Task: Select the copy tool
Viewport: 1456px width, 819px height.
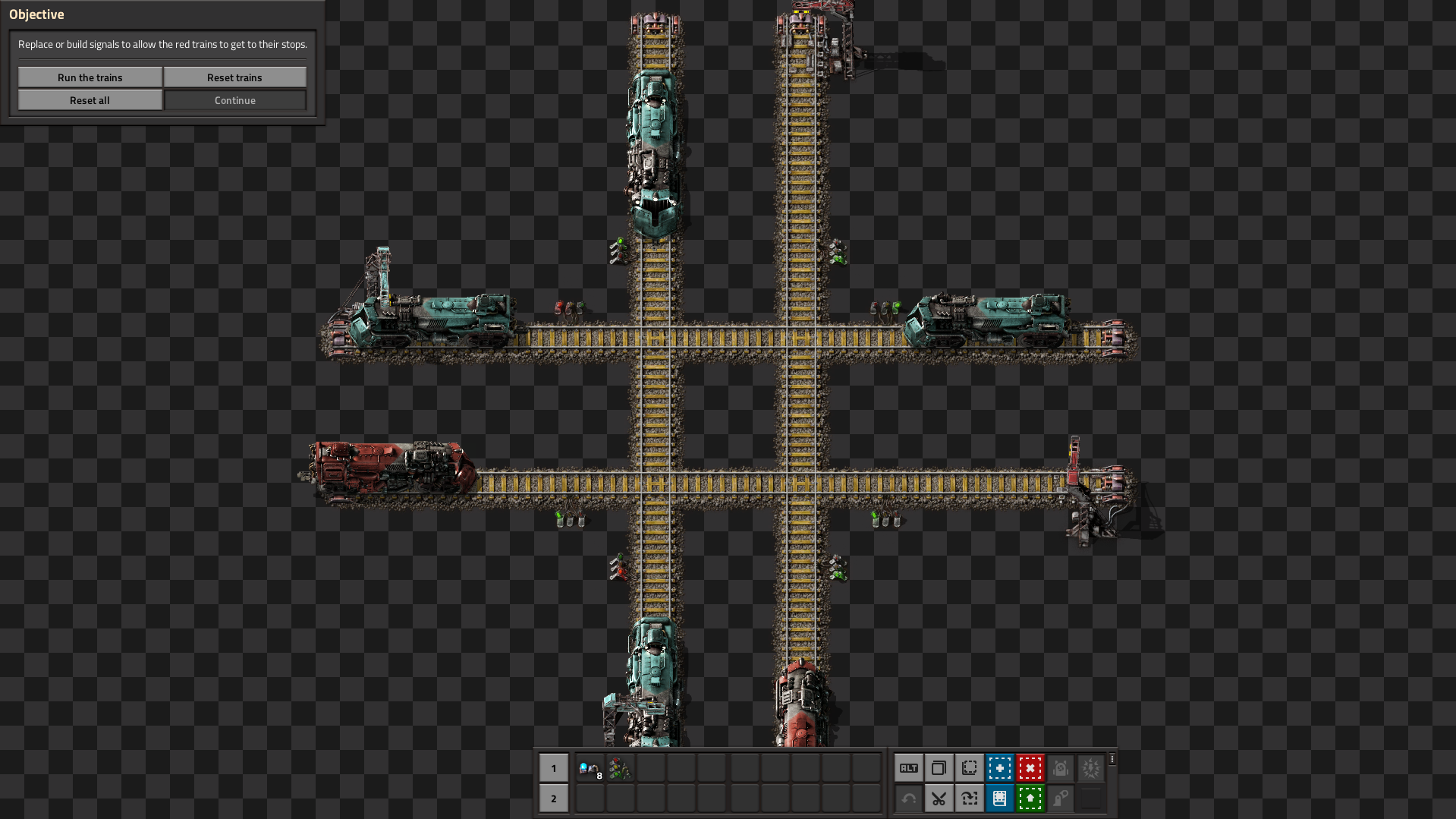Action: pos(939,767)
